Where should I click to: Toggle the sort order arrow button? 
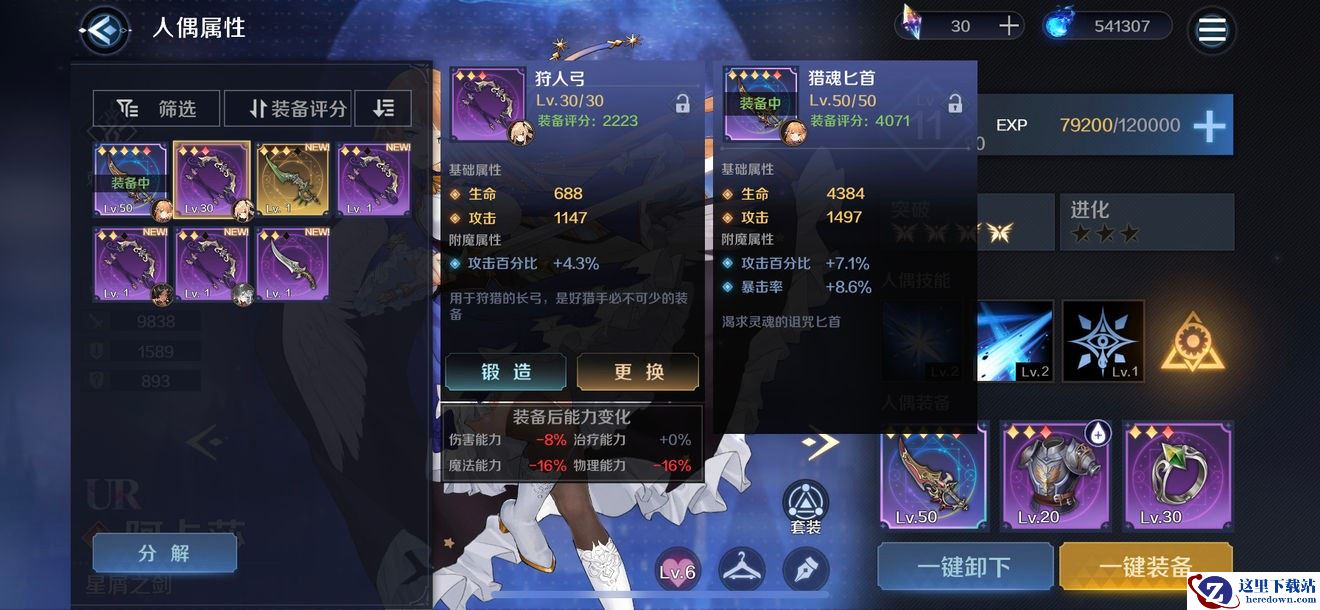coord(383,108)
